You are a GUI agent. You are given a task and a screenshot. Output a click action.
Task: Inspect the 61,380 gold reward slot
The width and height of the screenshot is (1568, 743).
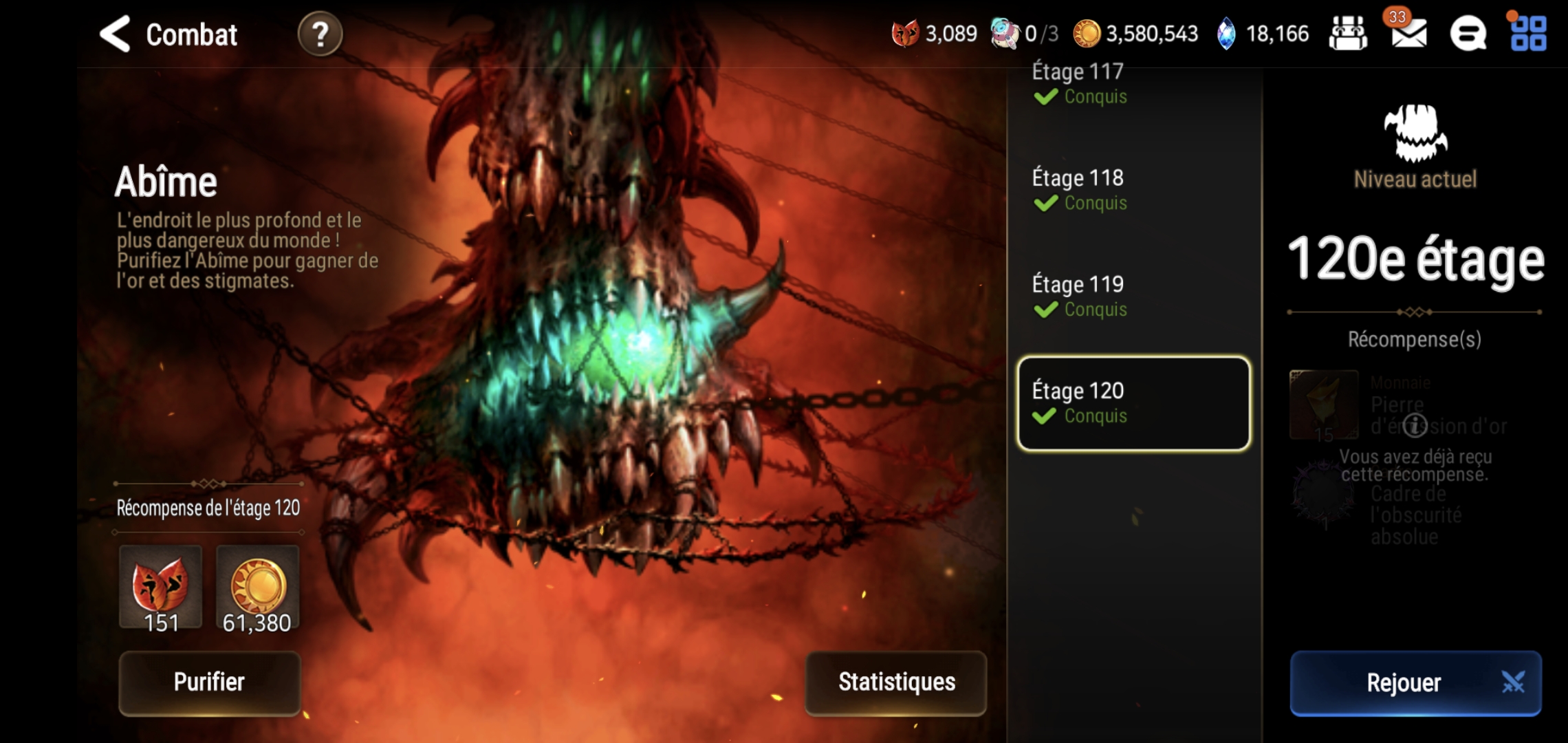pos(258,588)
